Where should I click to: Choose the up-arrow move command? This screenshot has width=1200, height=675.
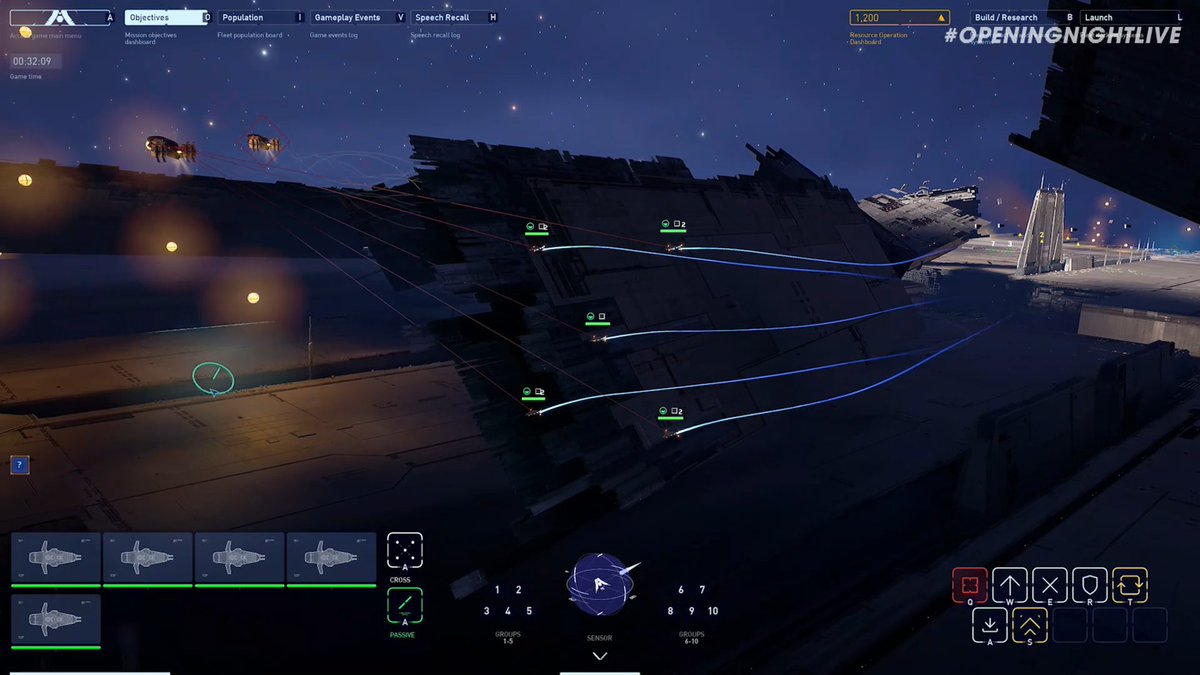tap(1010, 585)
